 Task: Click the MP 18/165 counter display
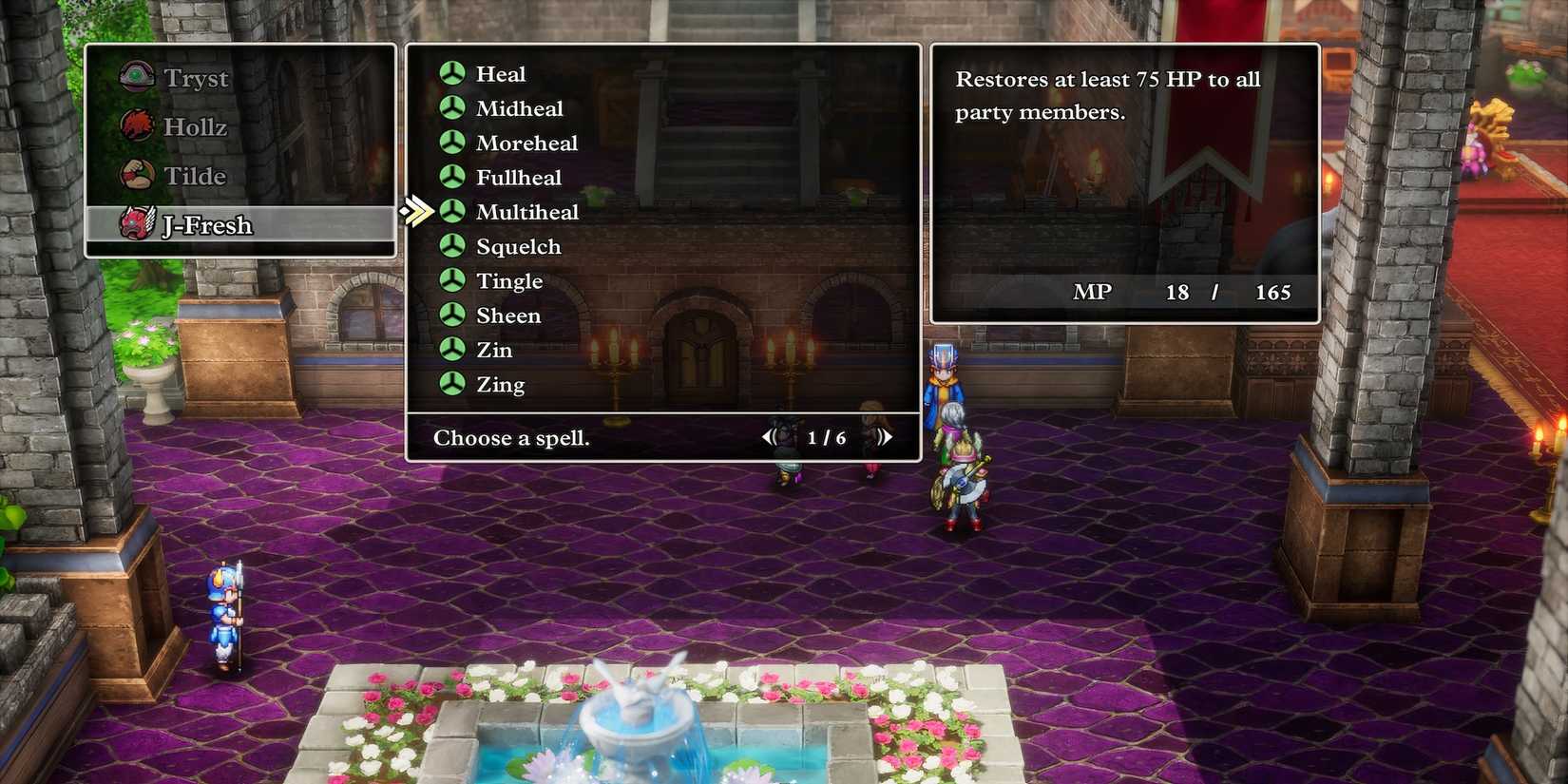click(1181, 292)
